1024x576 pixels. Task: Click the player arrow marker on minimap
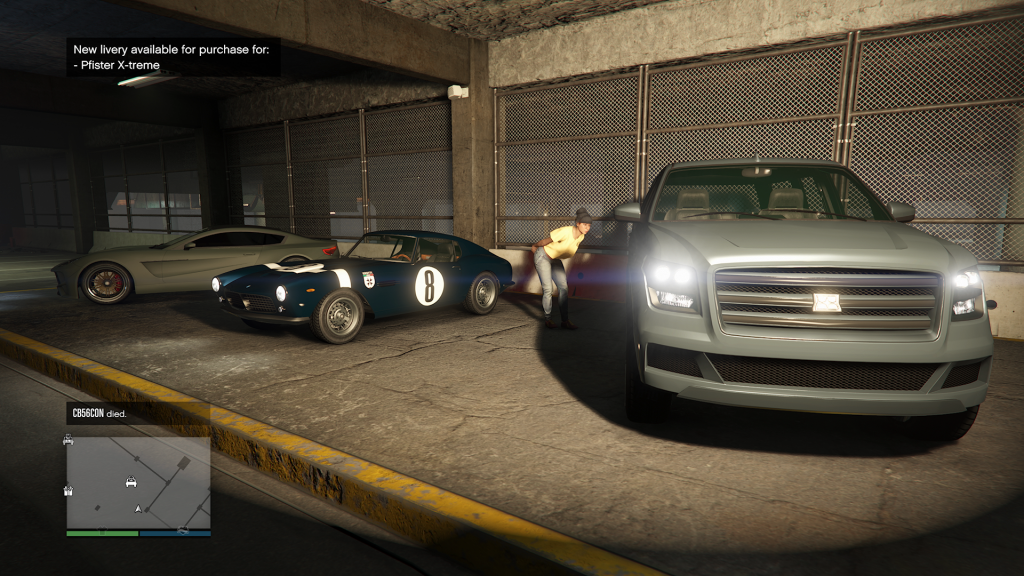pyautogui.click(x=138, y=509)
